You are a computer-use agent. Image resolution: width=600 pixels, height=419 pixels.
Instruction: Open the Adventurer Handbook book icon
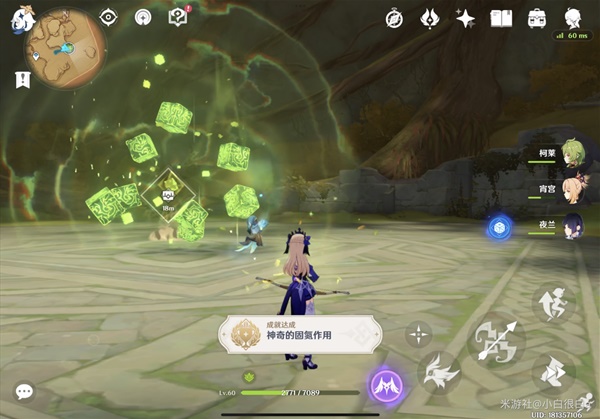501,18
